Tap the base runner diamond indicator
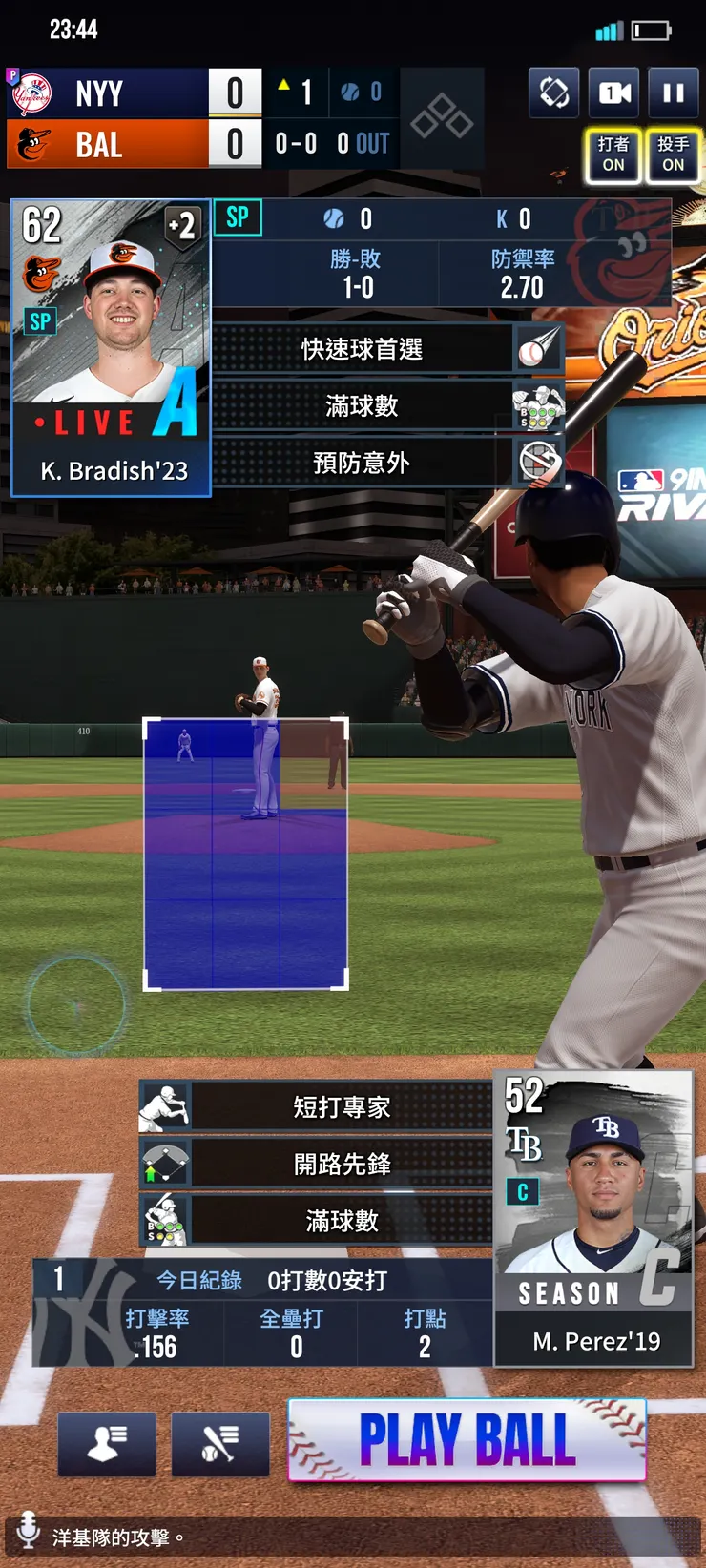The image size is (706, 1568). pos(442,117)
